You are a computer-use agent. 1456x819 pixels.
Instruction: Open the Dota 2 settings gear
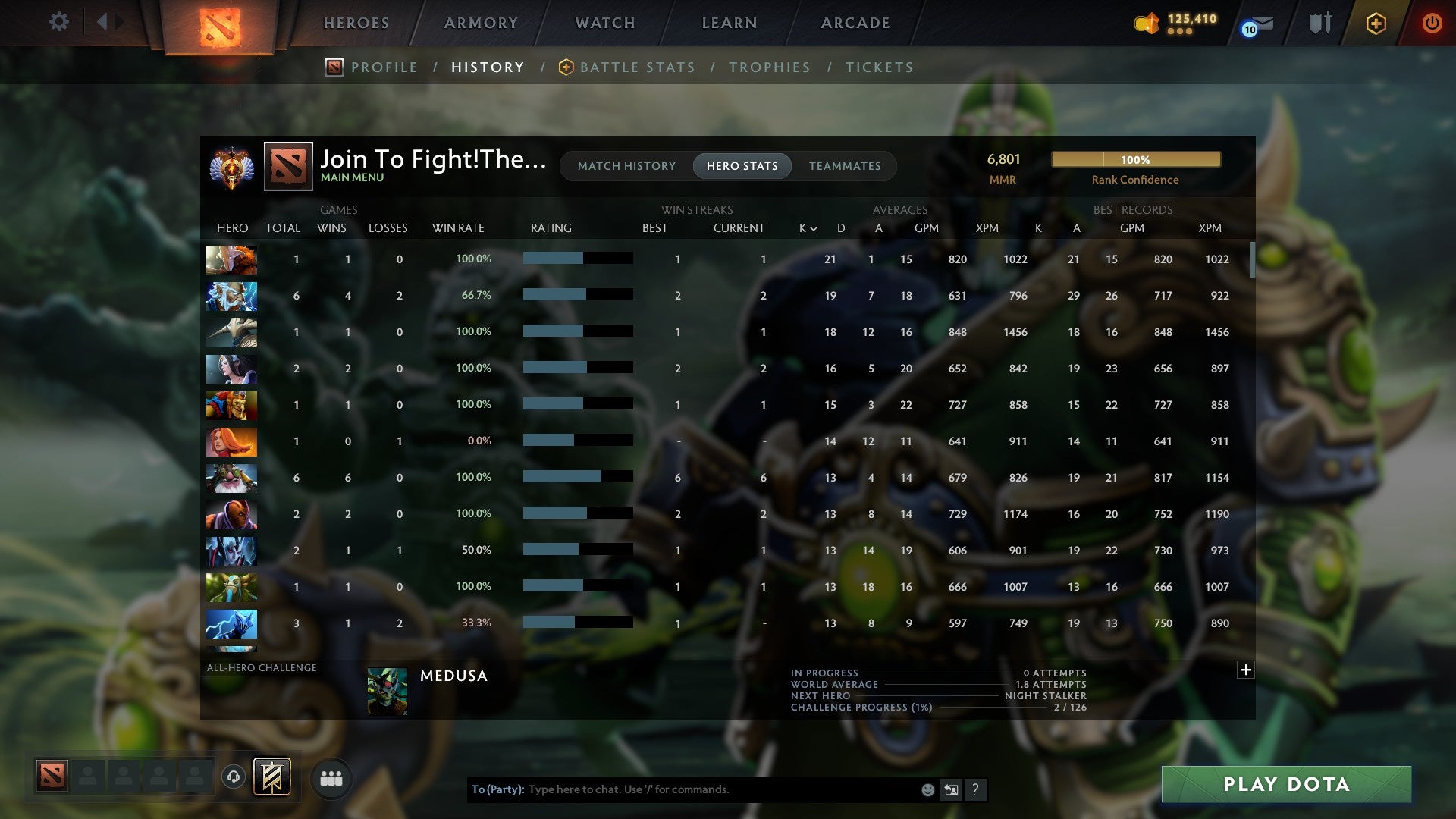pos(59,23)
